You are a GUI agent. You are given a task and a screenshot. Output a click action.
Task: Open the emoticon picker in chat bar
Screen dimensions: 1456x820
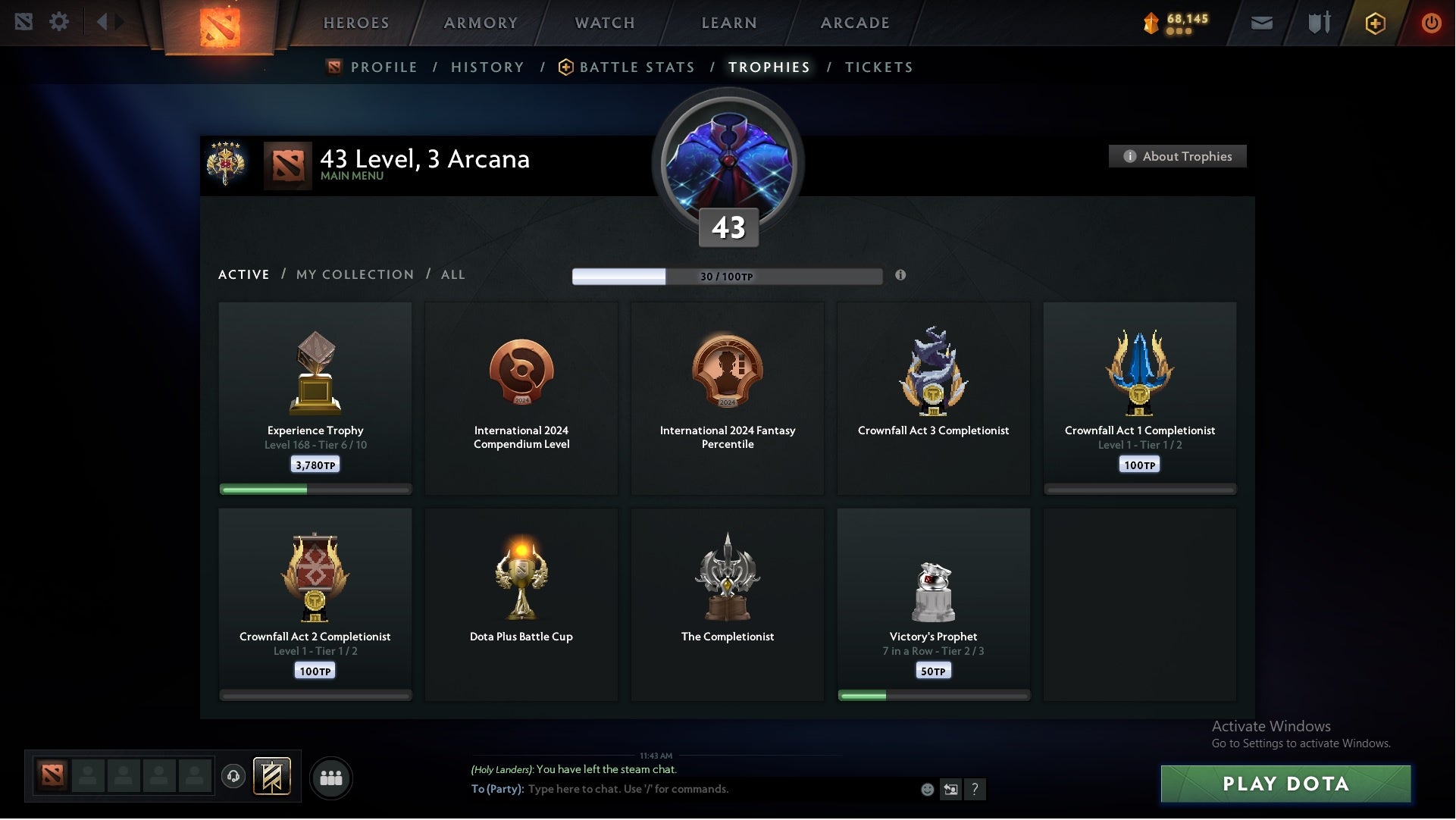tap(928, 789)
